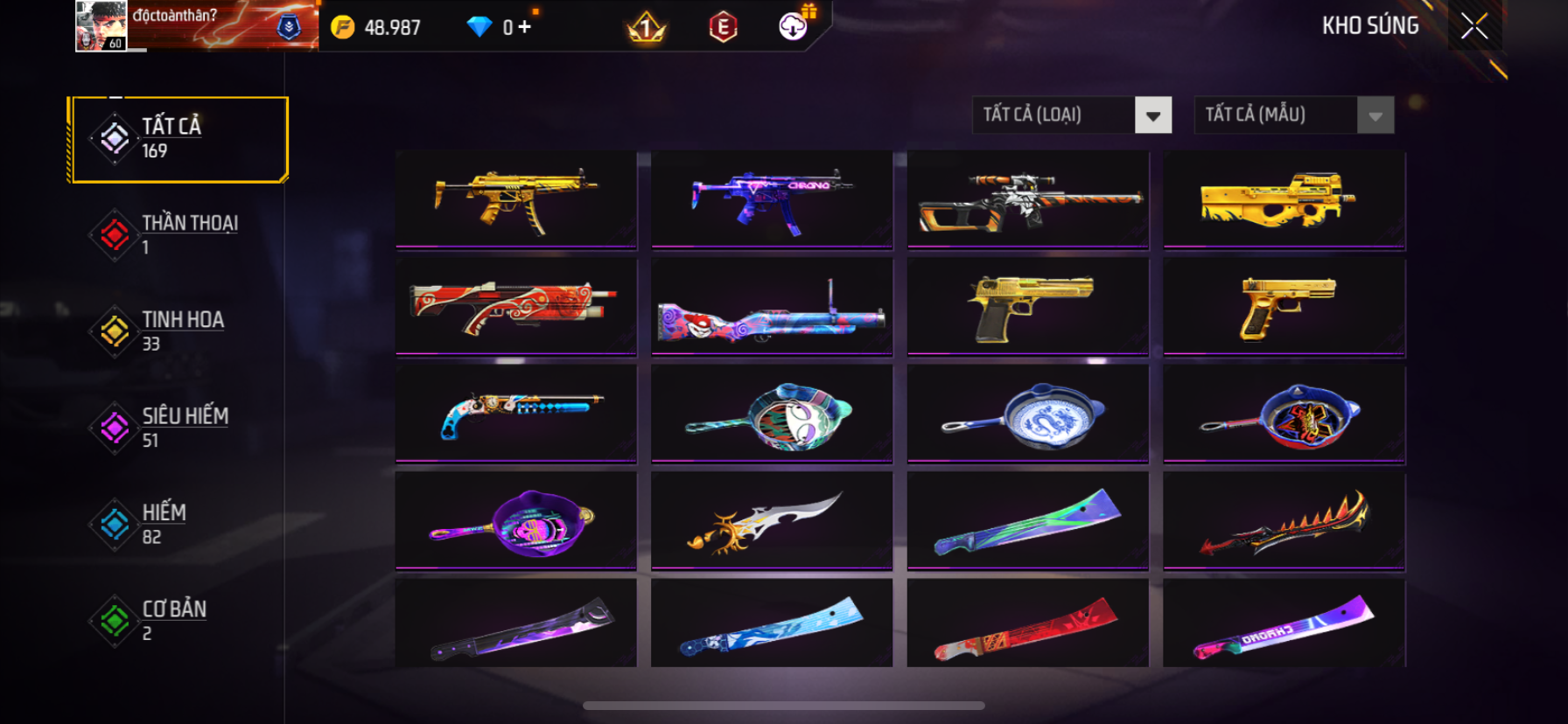1568x724 pixels.
Task: Open the player profile avatar
Action: [x=101, y=25]
